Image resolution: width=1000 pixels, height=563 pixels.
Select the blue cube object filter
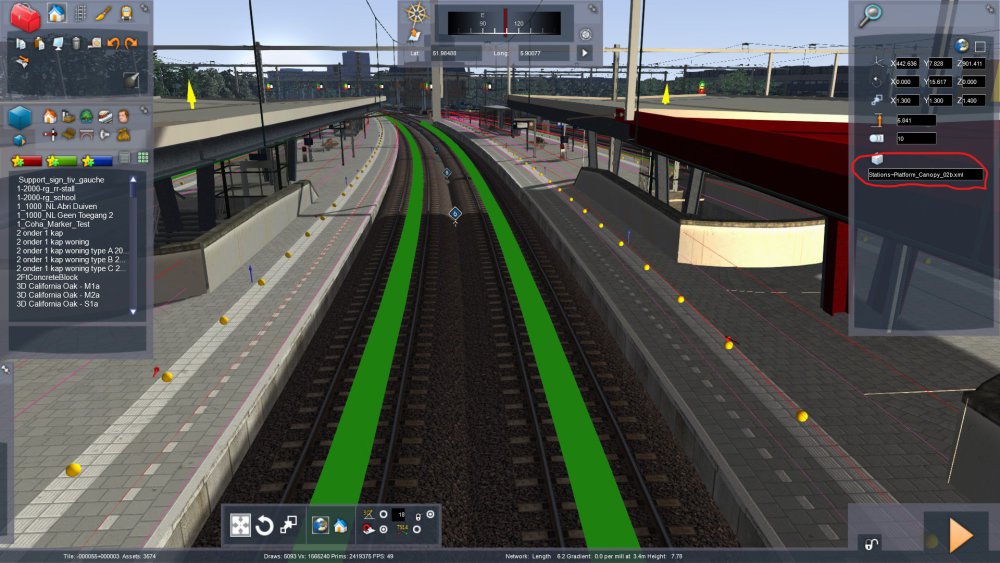[x=20, y=118]
